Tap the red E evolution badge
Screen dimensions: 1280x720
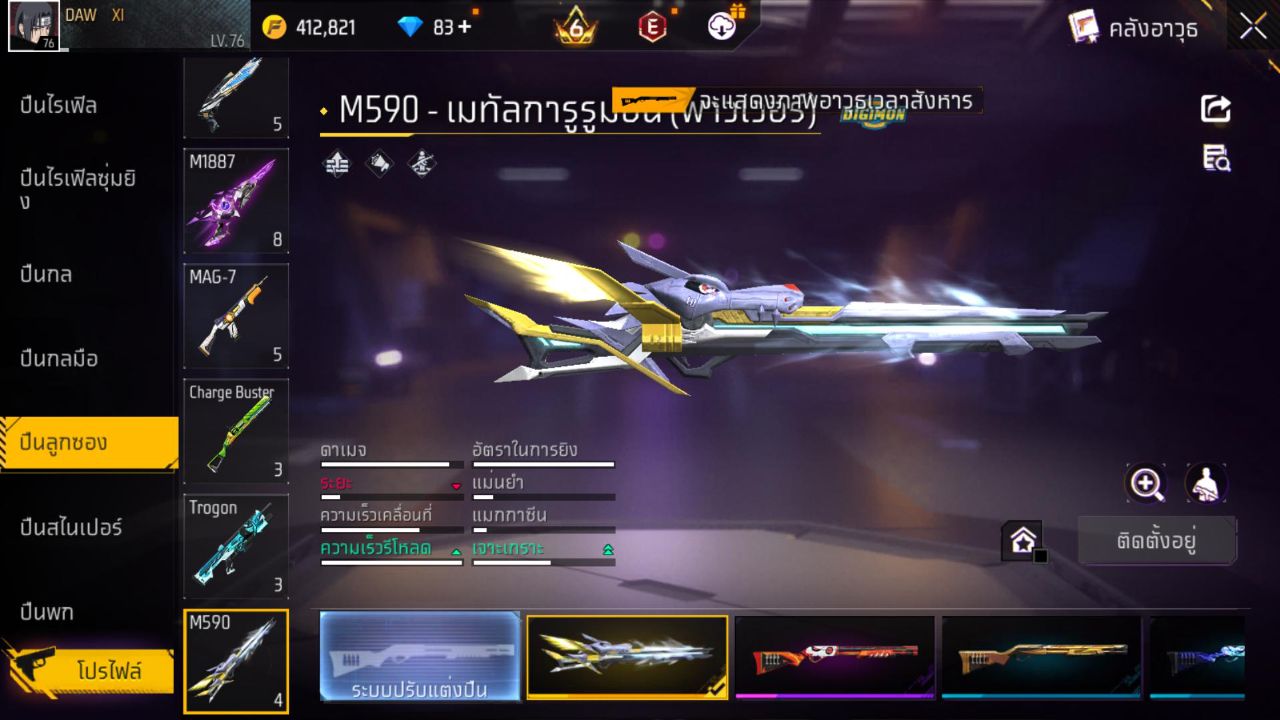point(652,27)
